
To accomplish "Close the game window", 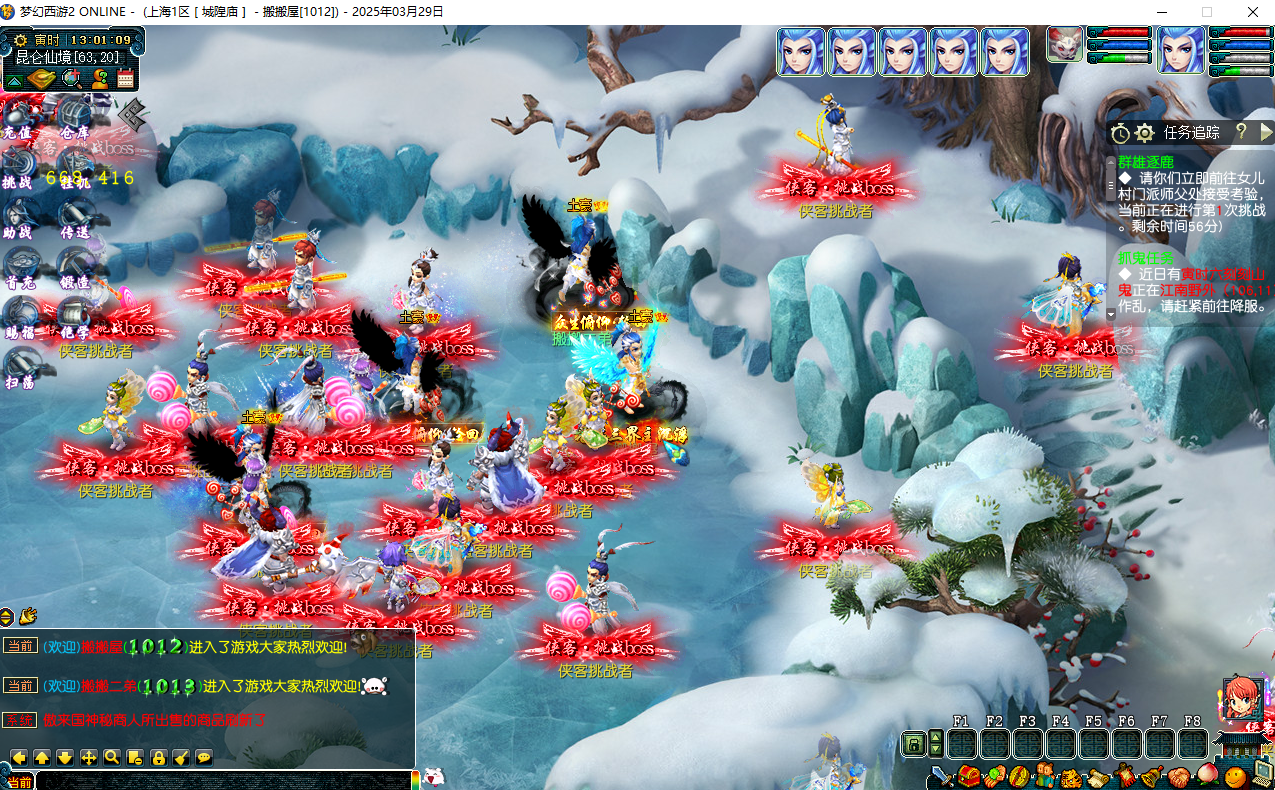I will coord(1253,12).
